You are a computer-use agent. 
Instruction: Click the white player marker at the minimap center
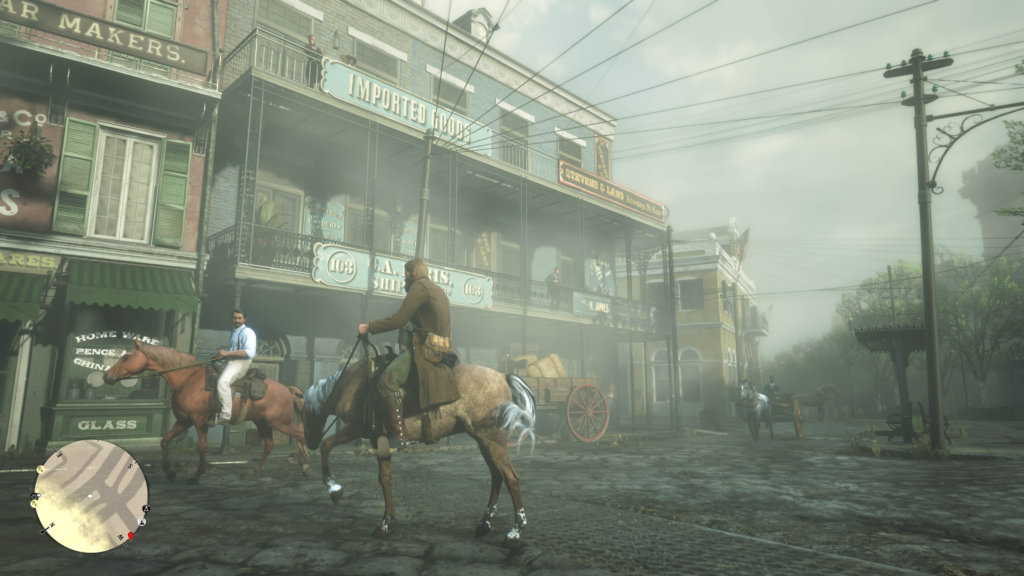(90, 496)
